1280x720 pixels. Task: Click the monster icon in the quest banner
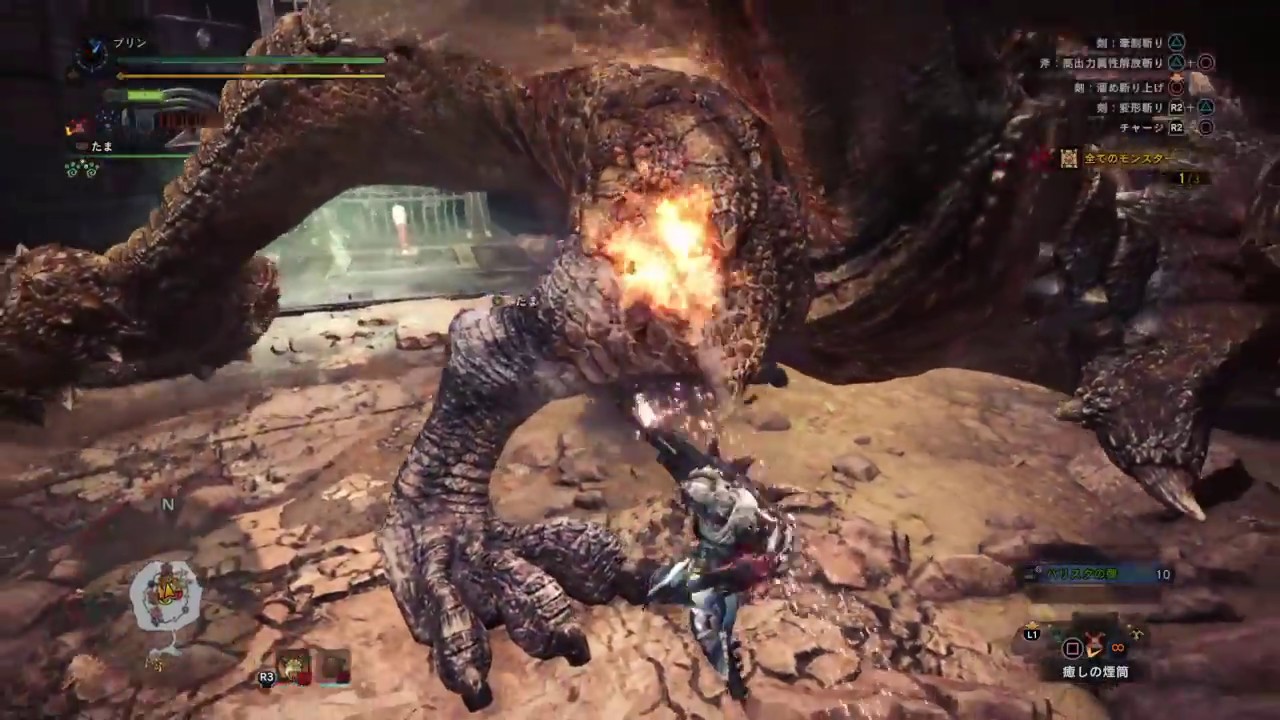pyautogui.click(x=1068, y=159)
